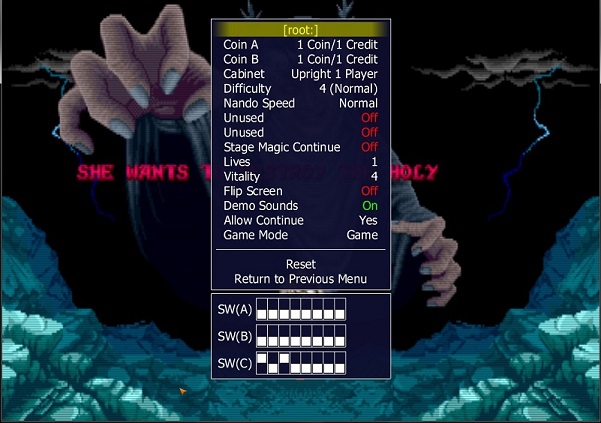601x423 pixels.
Task: Select the Game Mode setting
Action: (300, 235)
